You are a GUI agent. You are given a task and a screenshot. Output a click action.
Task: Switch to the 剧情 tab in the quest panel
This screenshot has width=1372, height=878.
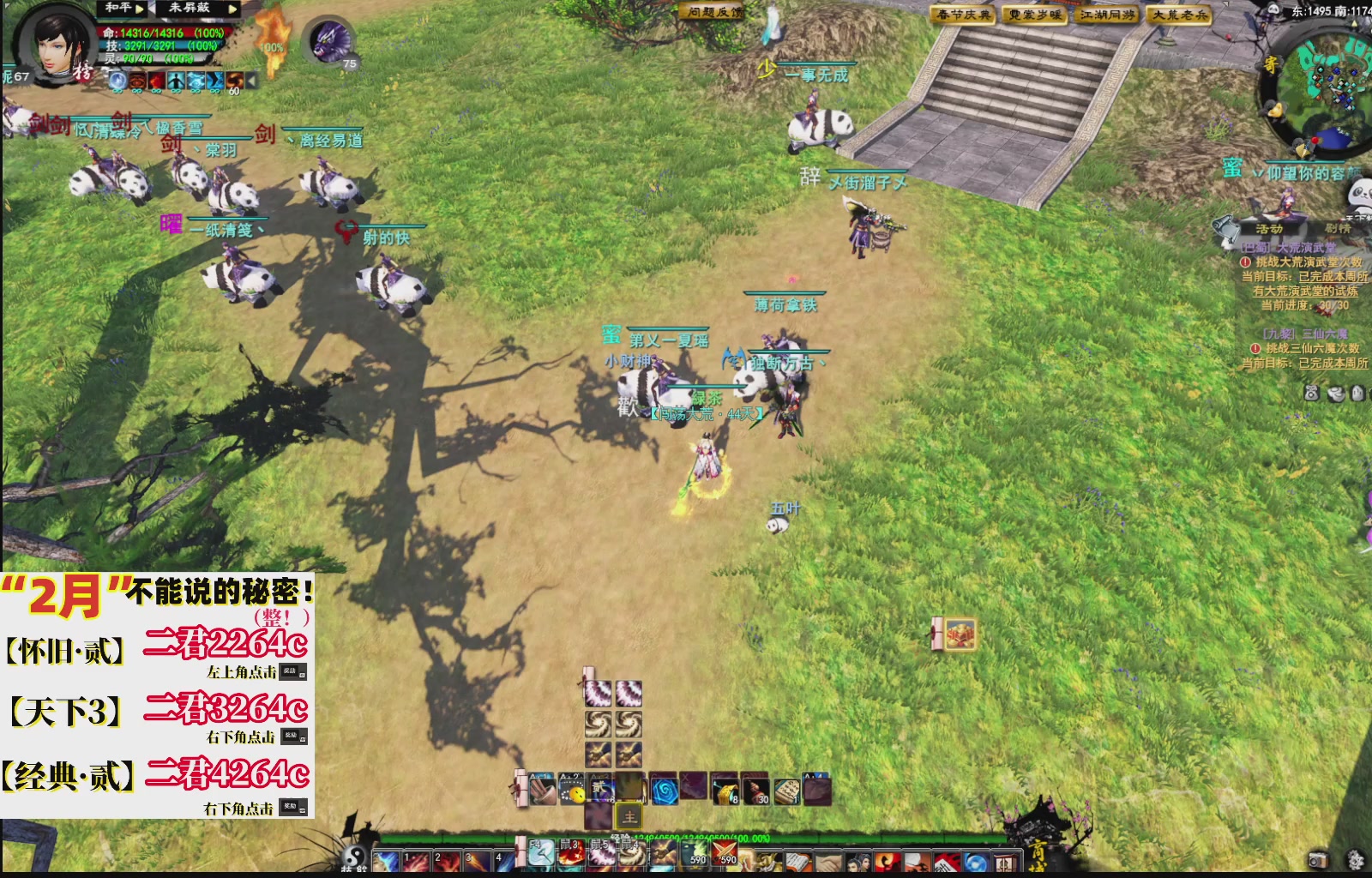point(1339,228)
